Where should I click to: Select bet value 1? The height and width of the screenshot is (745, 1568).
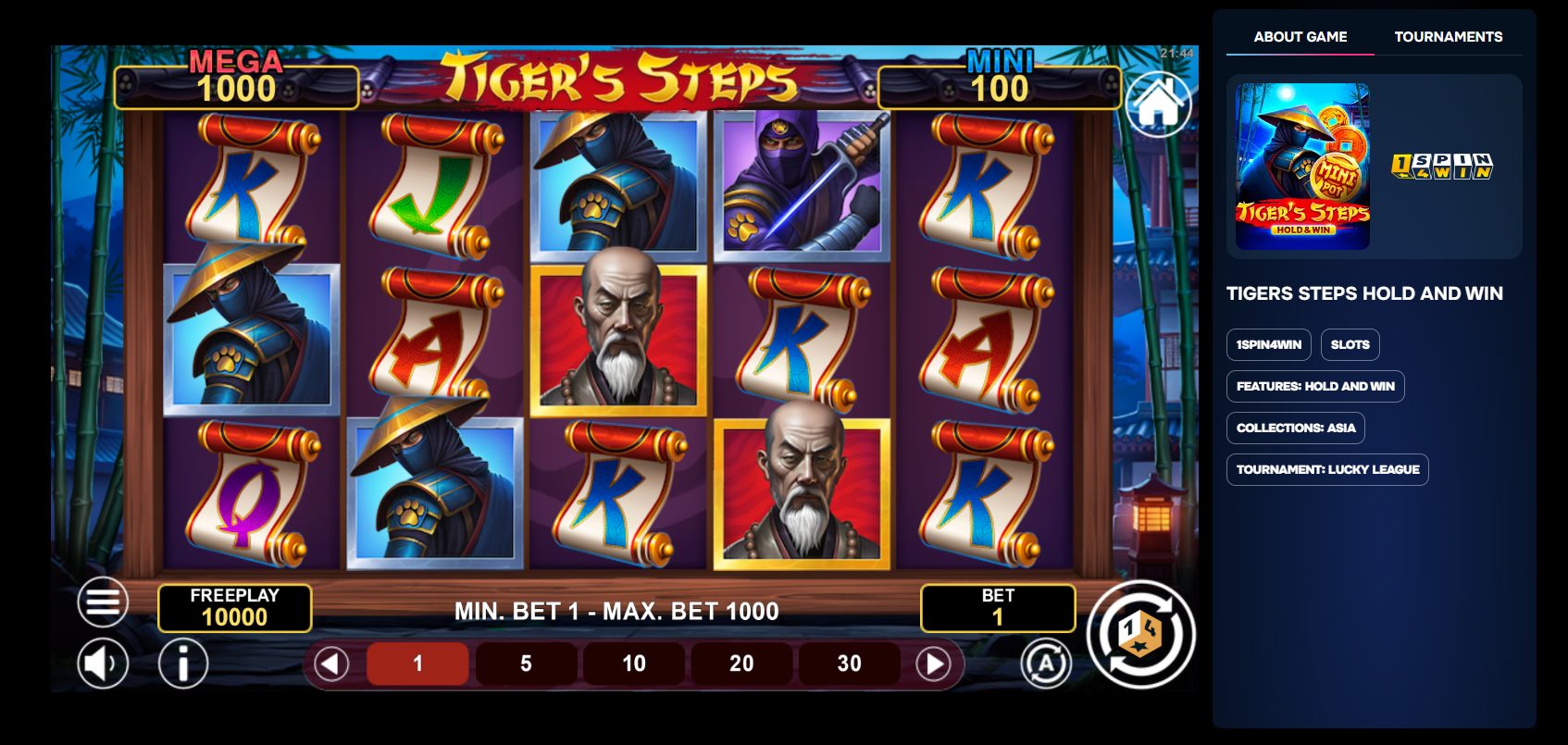pyautogui.click(x=417, y=664)
